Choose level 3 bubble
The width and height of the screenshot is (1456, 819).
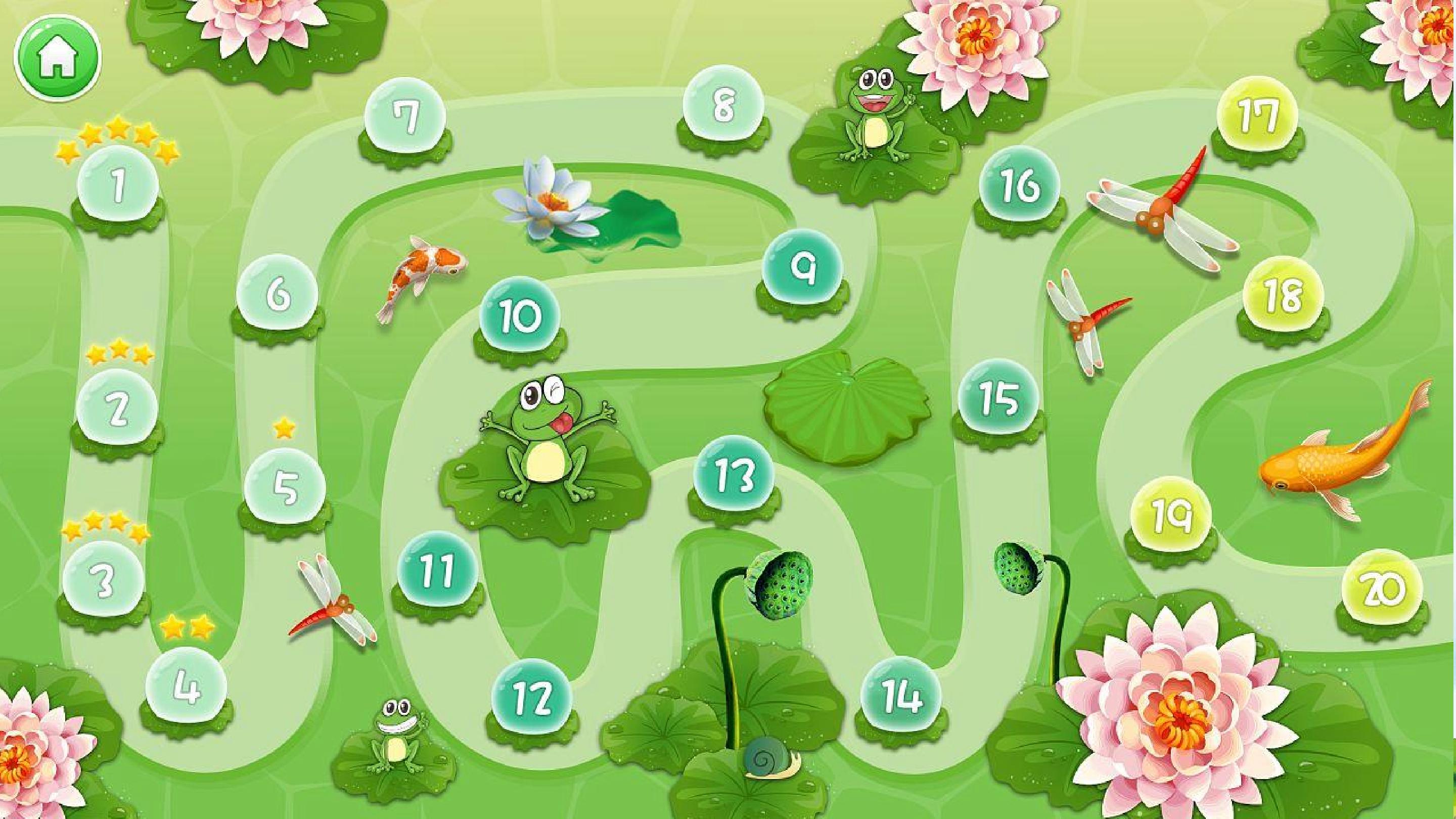coord(104,580)
